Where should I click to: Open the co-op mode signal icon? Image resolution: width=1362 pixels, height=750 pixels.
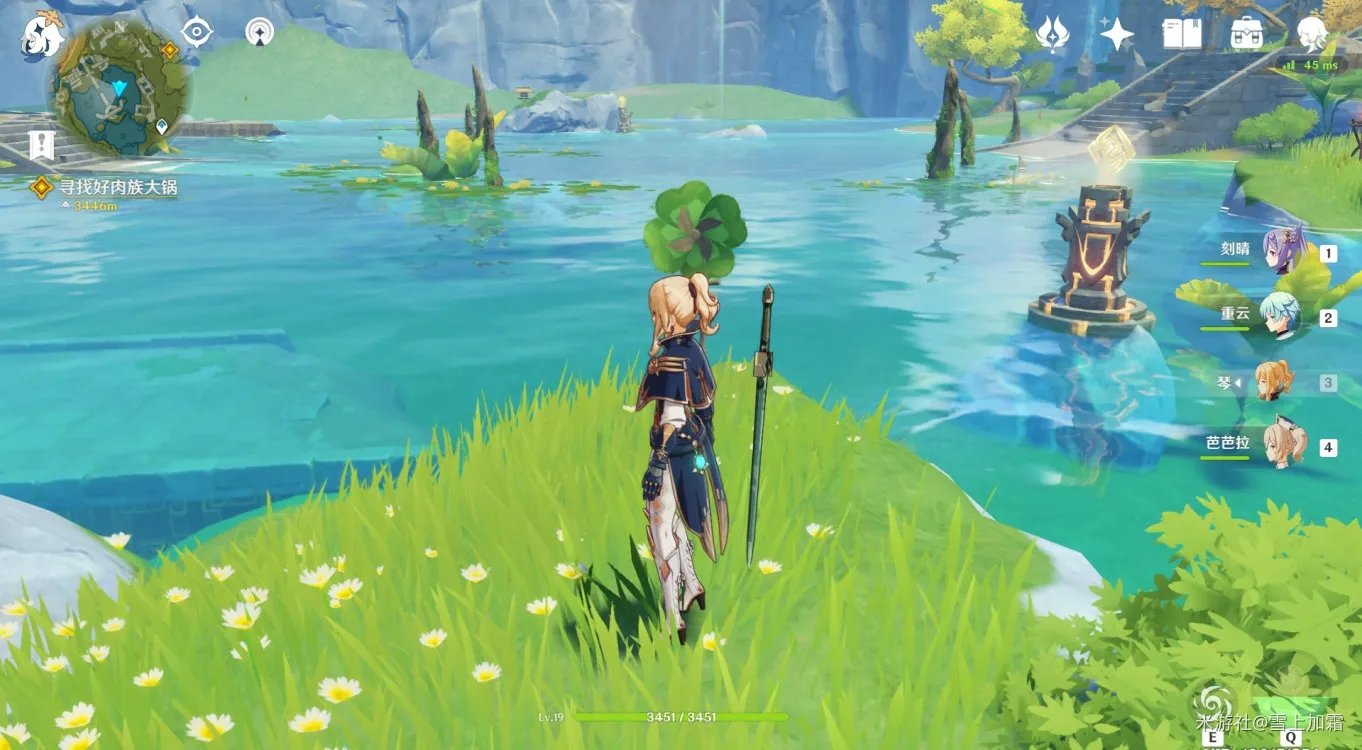(x=259, y=32)
